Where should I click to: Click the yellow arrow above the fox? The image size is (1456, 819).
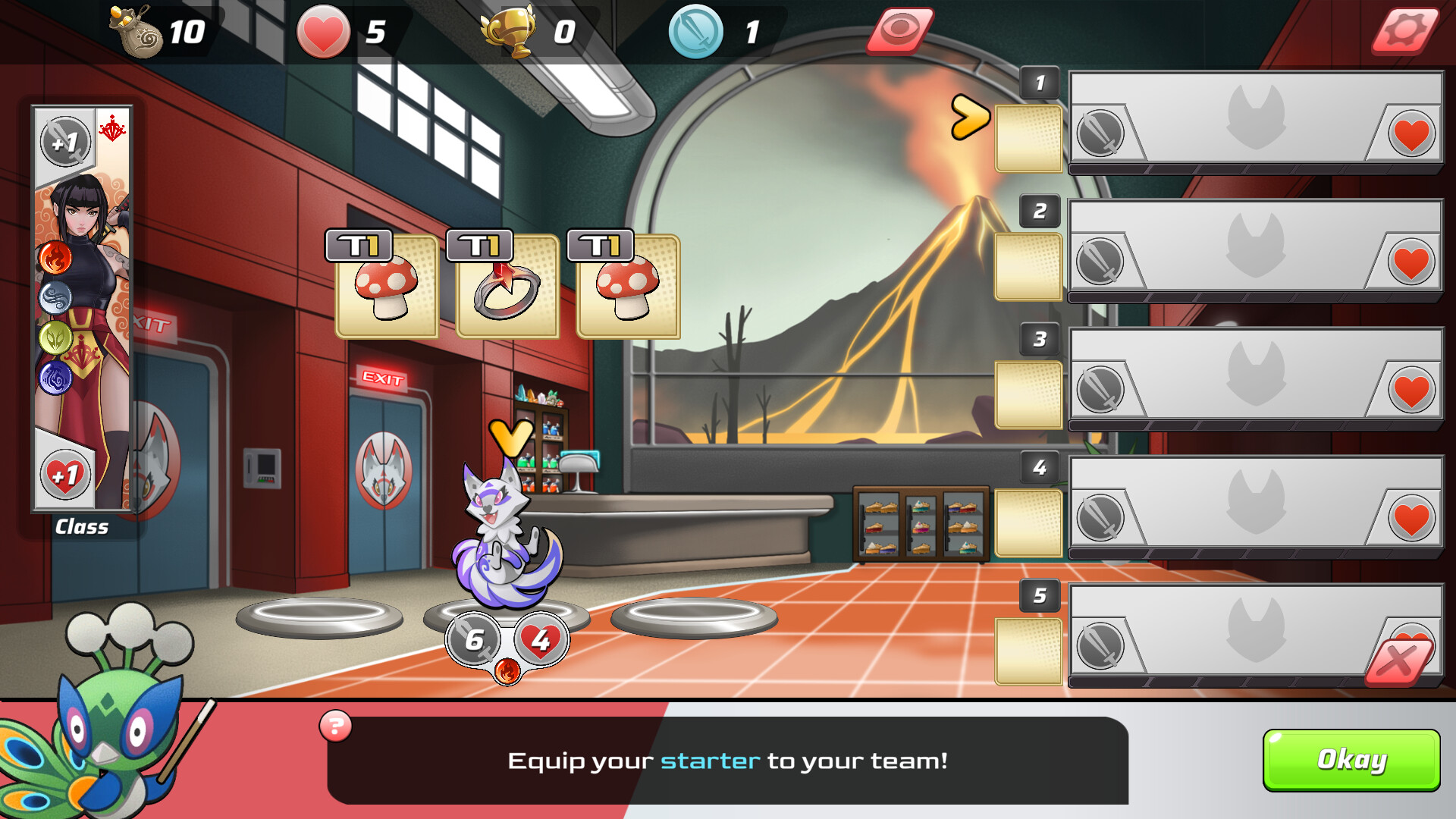point(510,436)
